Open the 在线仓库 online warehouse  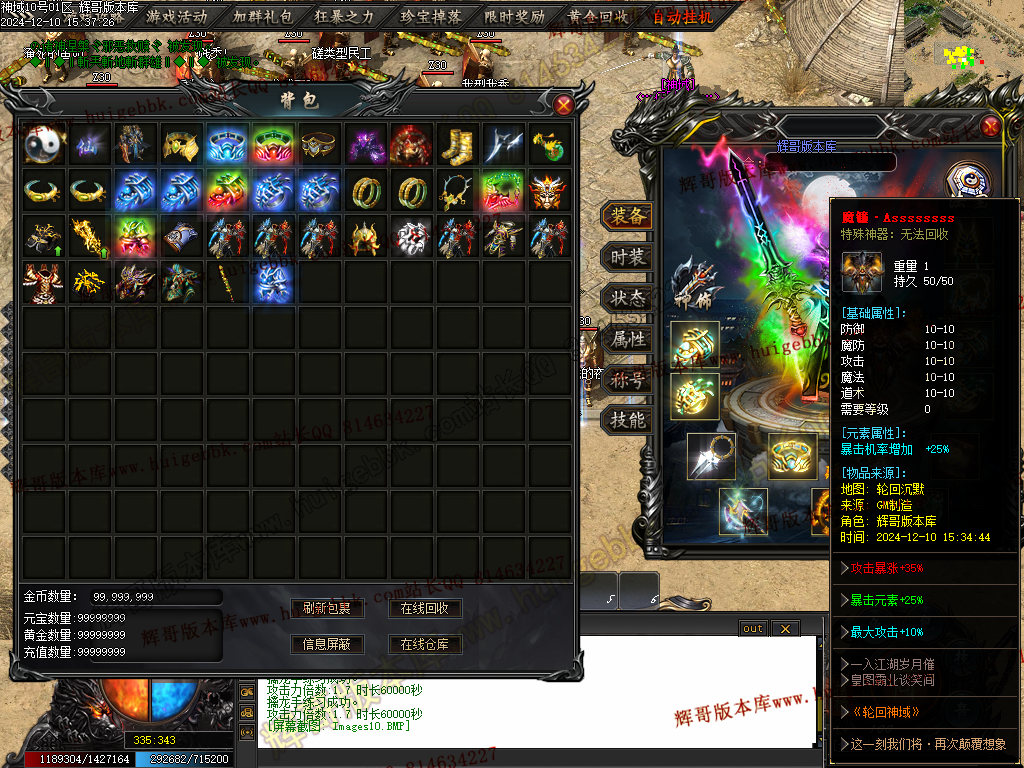point(424,644)
